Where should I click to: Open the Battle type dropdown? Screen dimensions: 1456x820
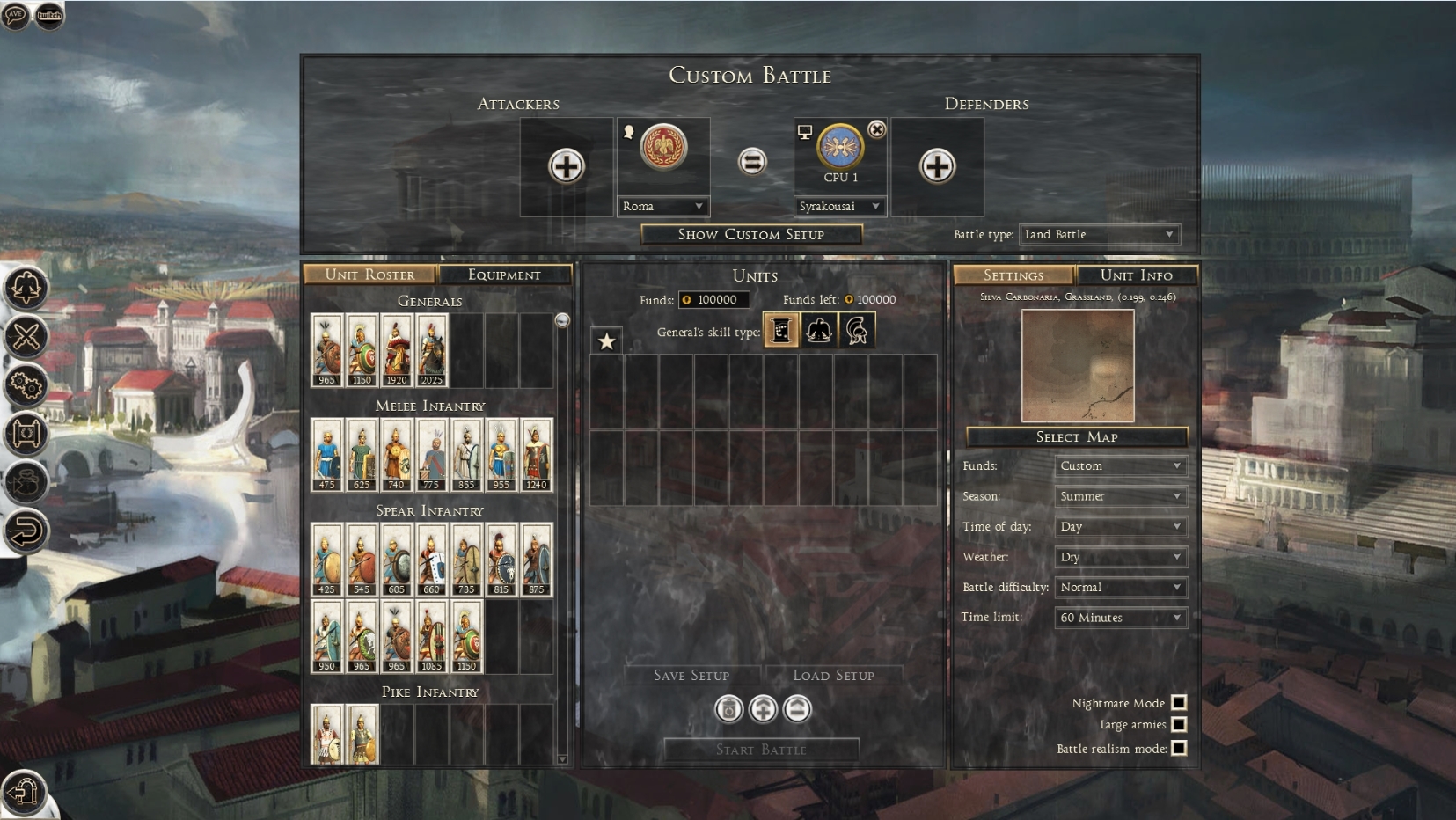point(1099,234)
